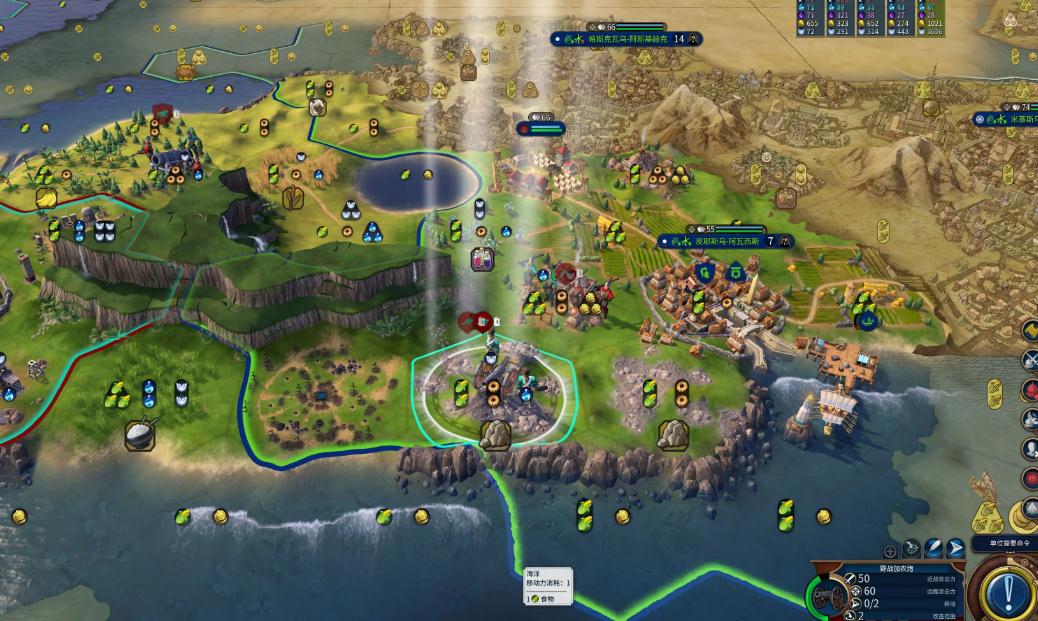Select the arrow move-to unit action

click(956, 548)
